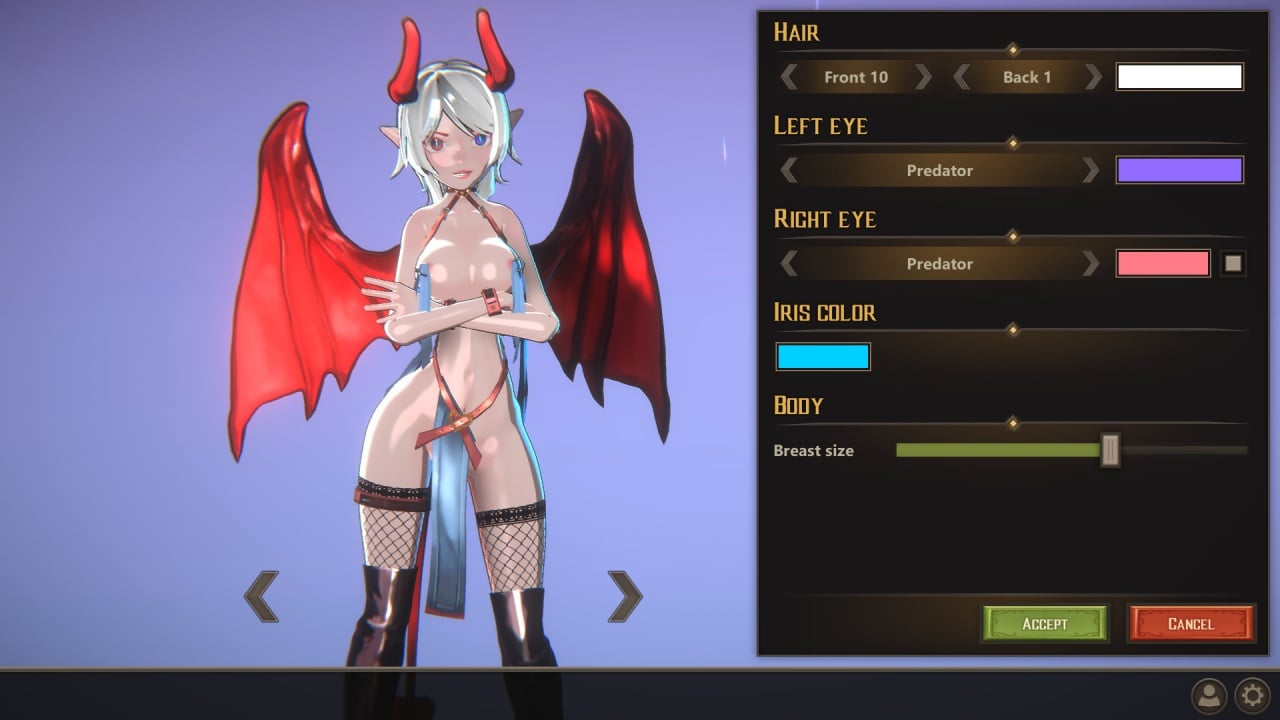The height and width of the screenshot is (720, 1280).
Task: Rotate character with the right arrow
Action: (625, 597)
